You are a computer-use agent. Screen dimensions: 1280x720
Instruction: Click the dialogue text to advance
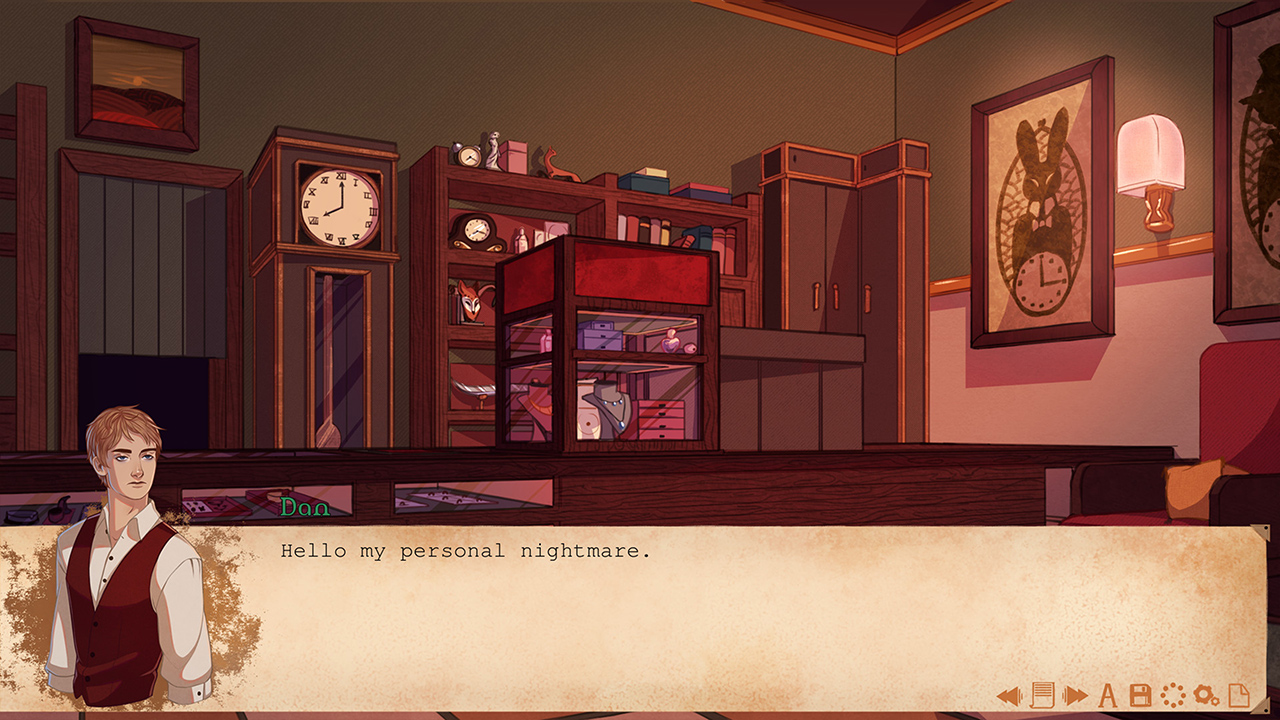[466, 551]
